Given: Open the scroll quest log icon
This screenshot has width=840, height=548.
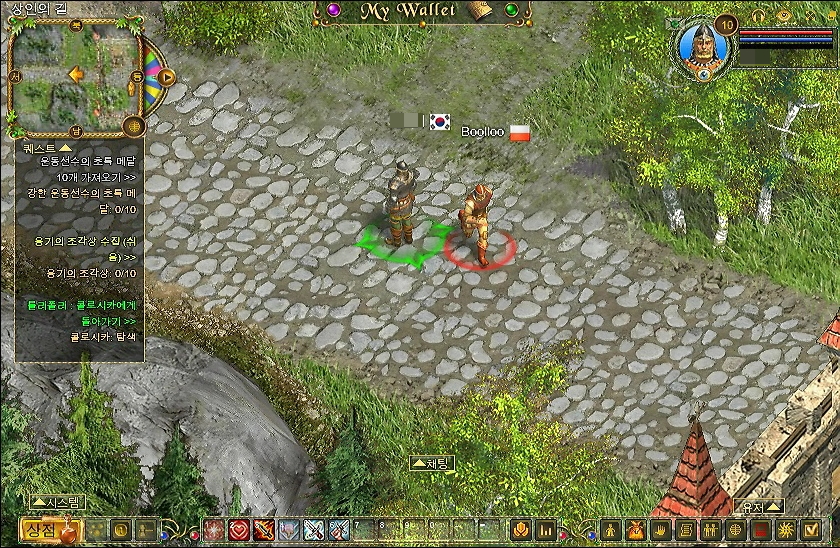Looking at the screenshot, I should click(x=685, y=530).
